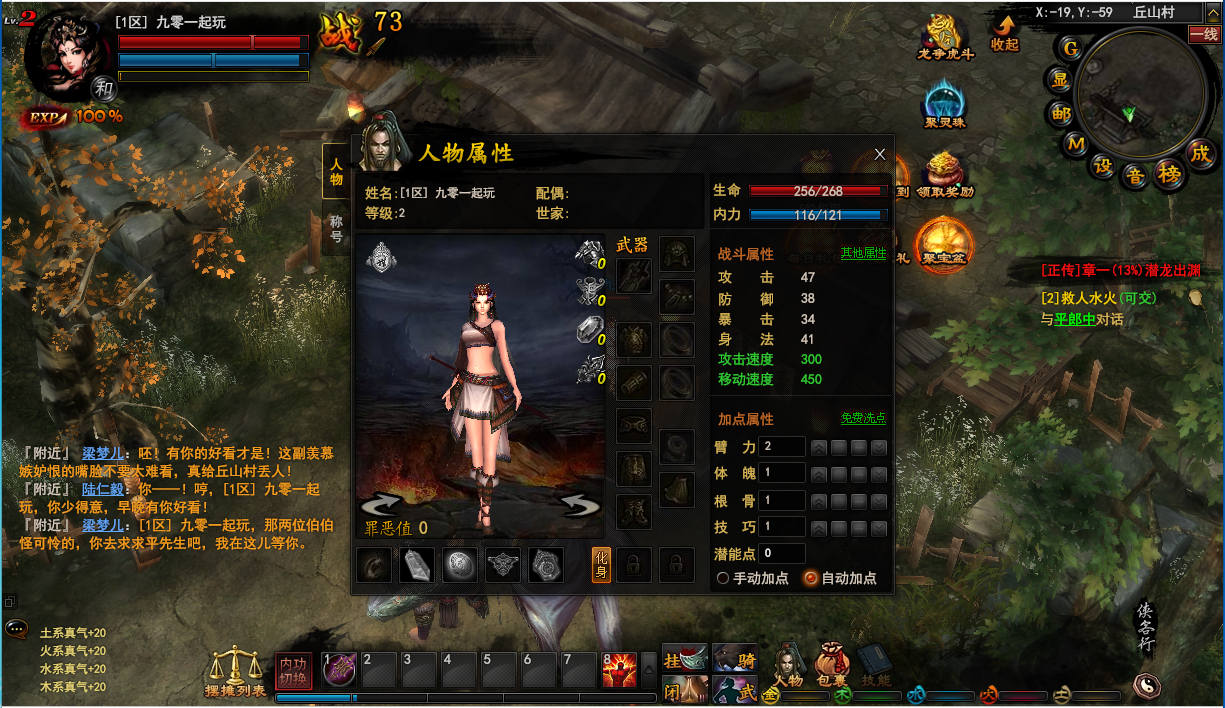Select the 自动加点 auto allocation option
Screen dimensions: 1225x708
point(811,578)
